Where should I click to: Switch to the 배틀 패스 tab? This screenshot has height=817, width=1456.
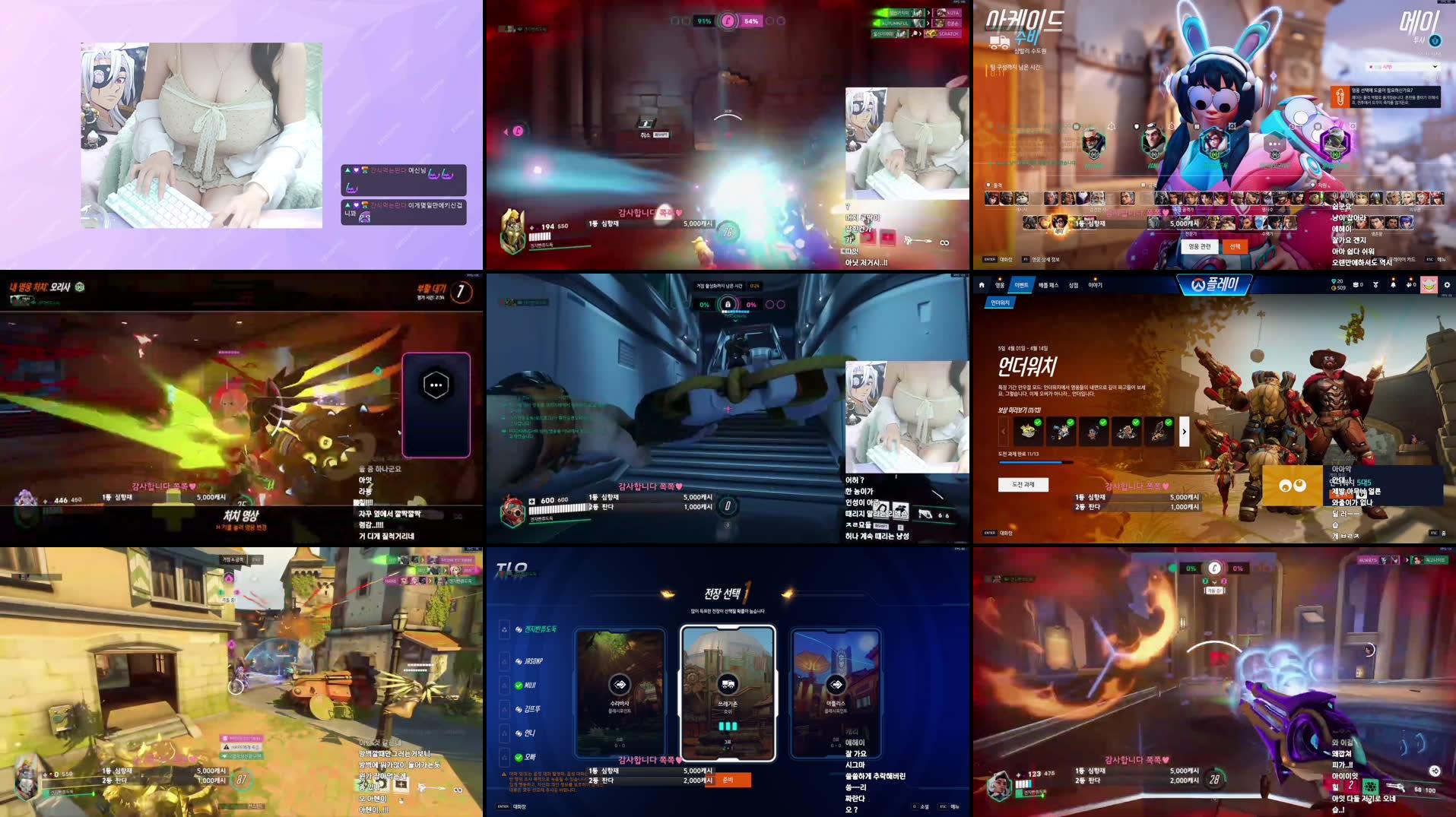click(x=1049, y=284)
